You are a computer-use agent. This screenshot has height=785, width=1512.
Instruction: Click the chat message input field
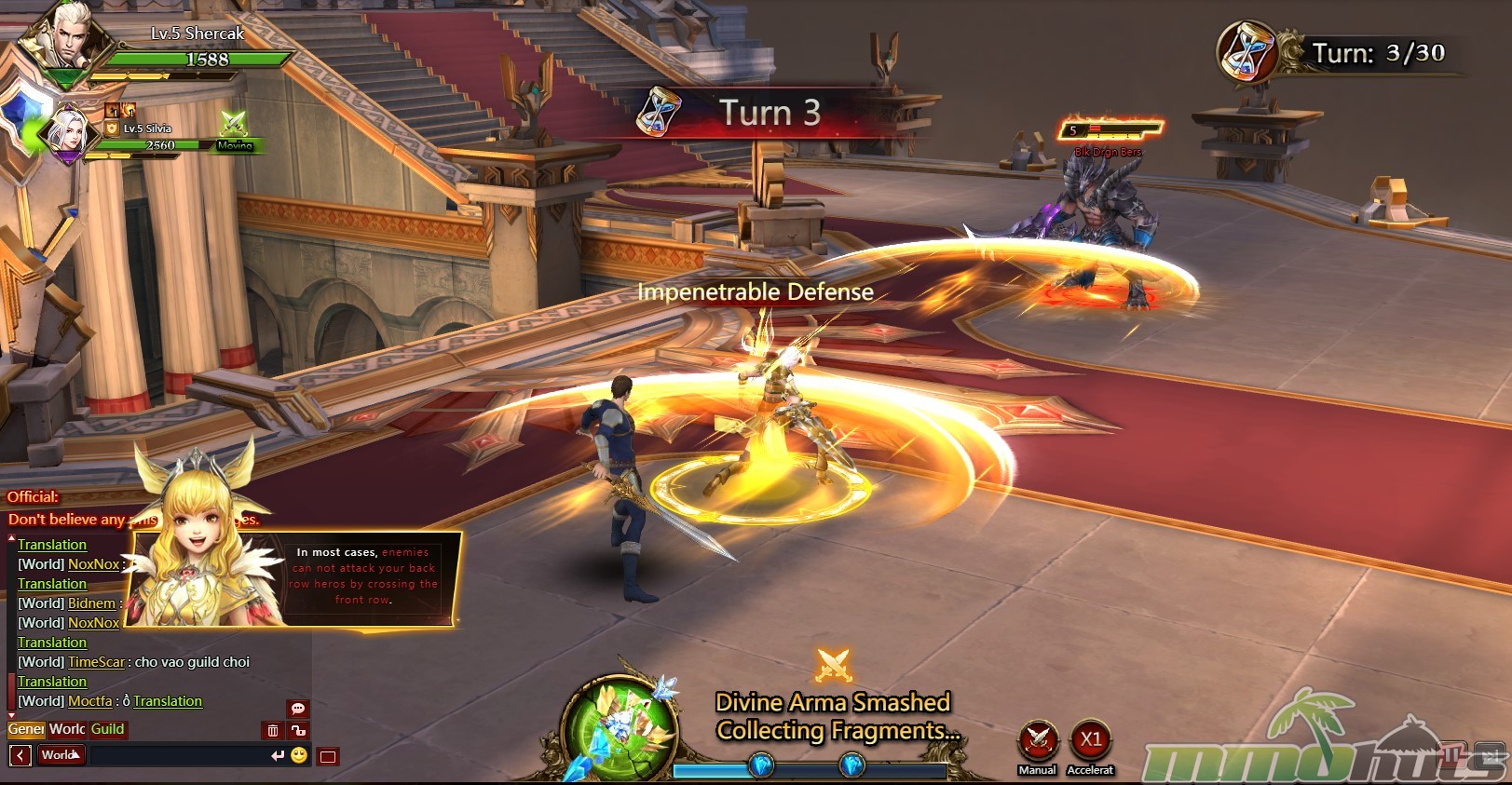point(177,755)
